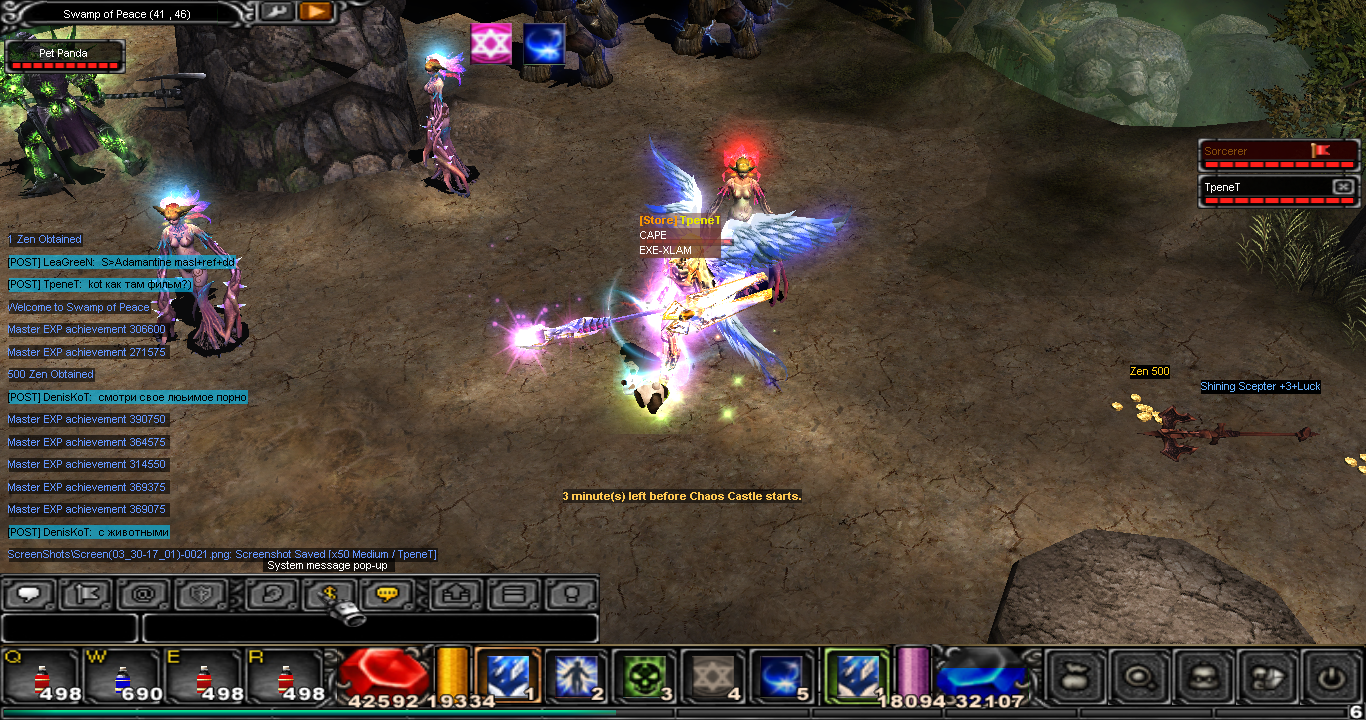The width and height of the screenshot is (1366, 720).
Task: Use the blue mana potion in slot W
Action: coord(122,675)
